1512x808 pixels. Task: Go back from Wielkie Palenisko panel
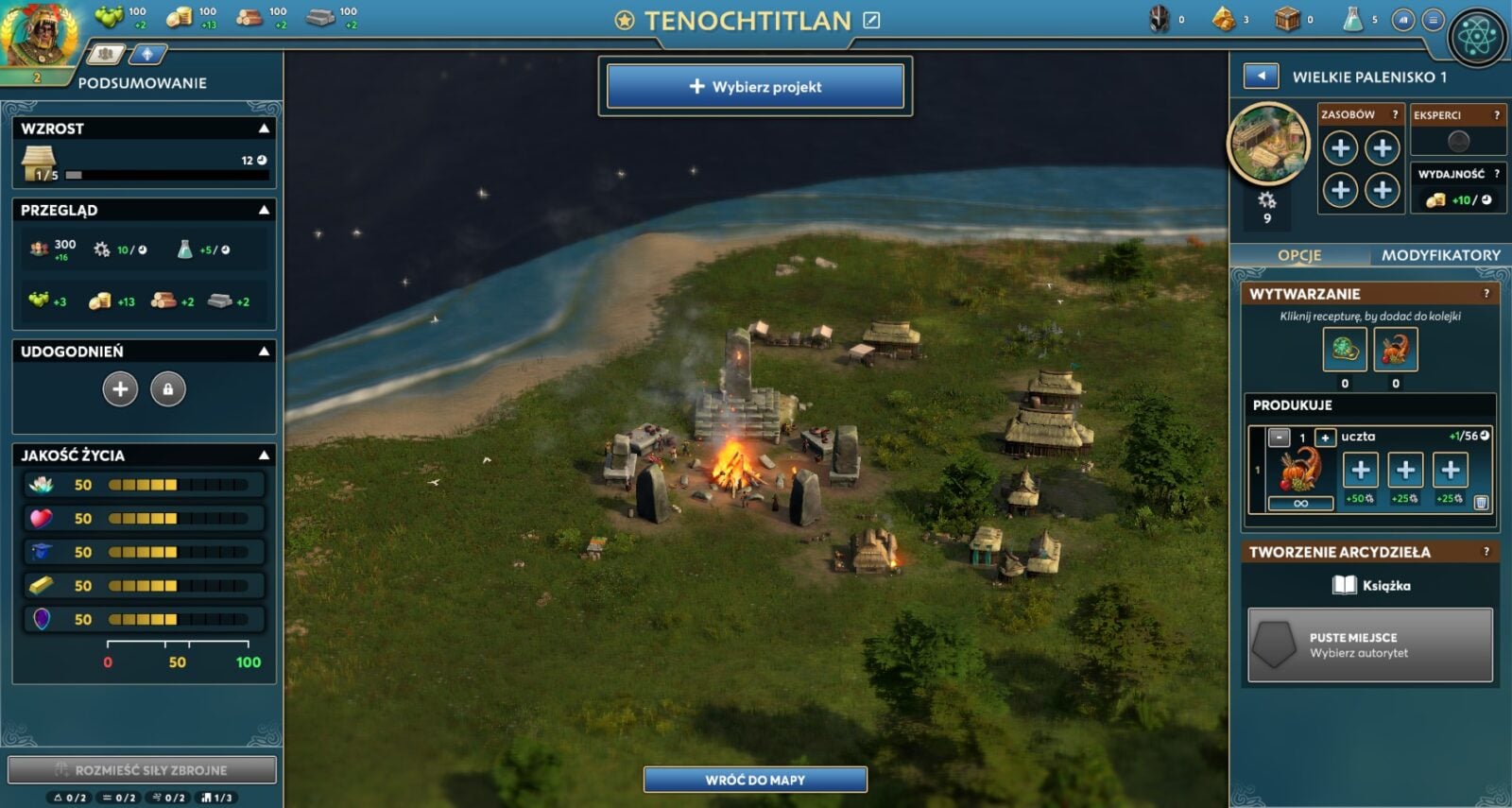(x=1261, y=76)
